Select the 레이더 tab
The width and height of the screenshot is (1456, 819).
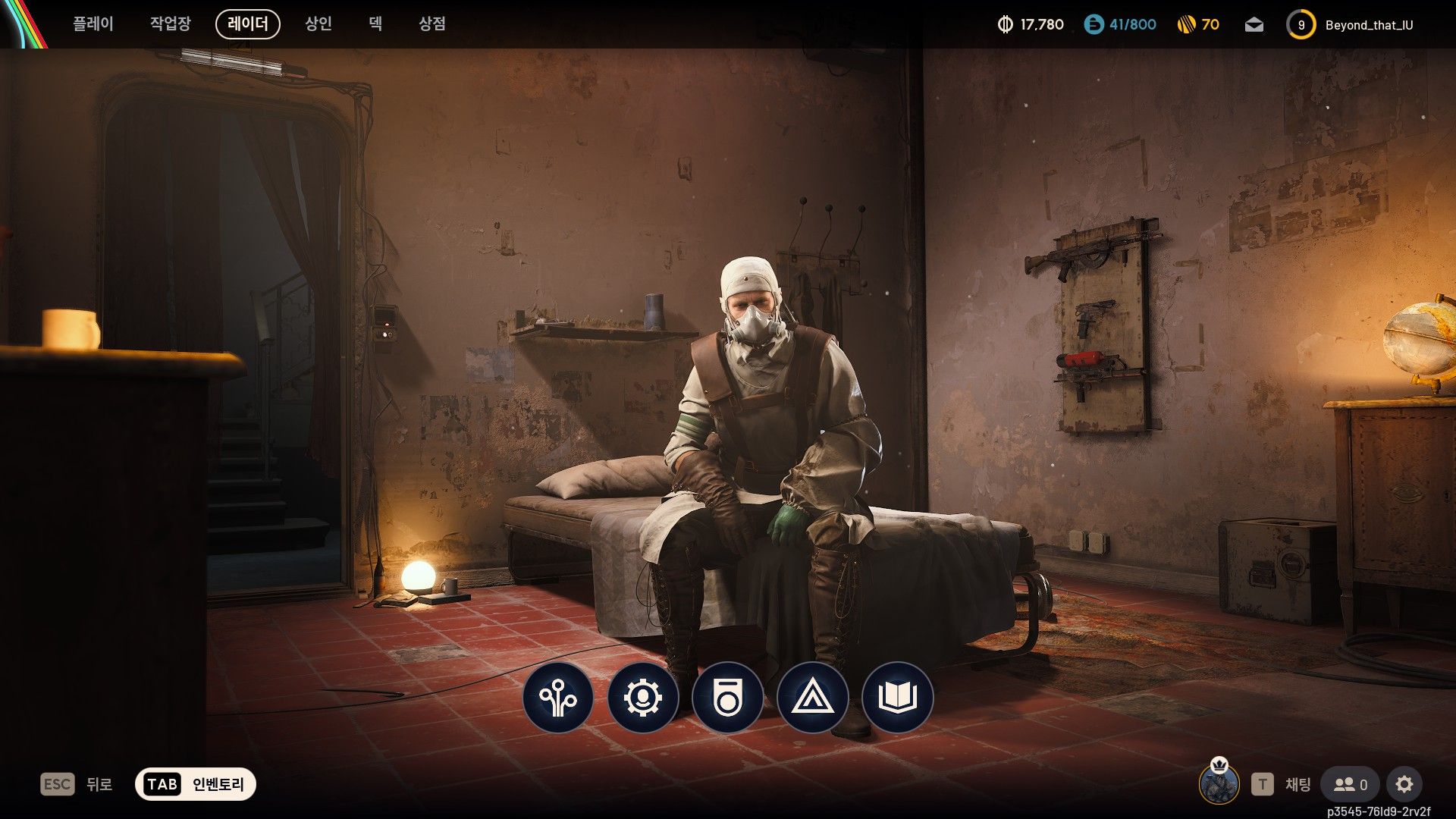tap(248, 24)
